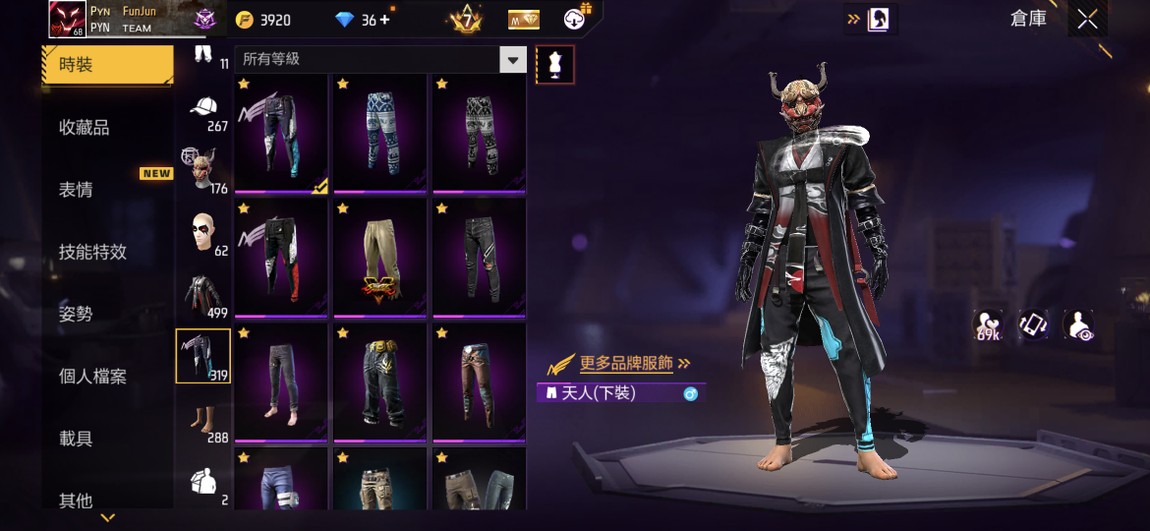The image size is (1150, 531).
Task: Open the bald head face category
Action: (x=203, y=233)
